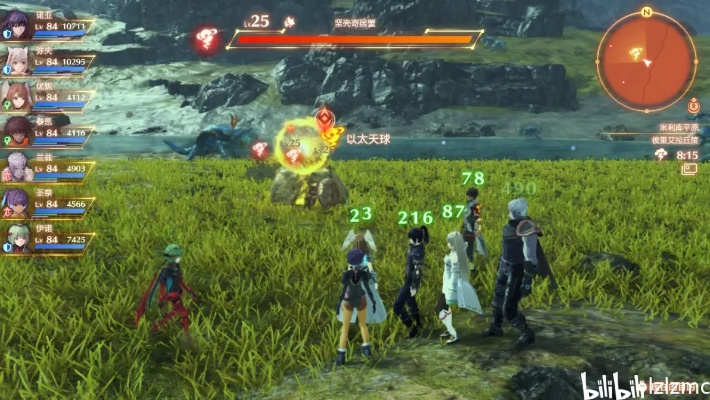Select the white-haired party member at 10295 HP
710x400 pixels.
coord(16,61)
